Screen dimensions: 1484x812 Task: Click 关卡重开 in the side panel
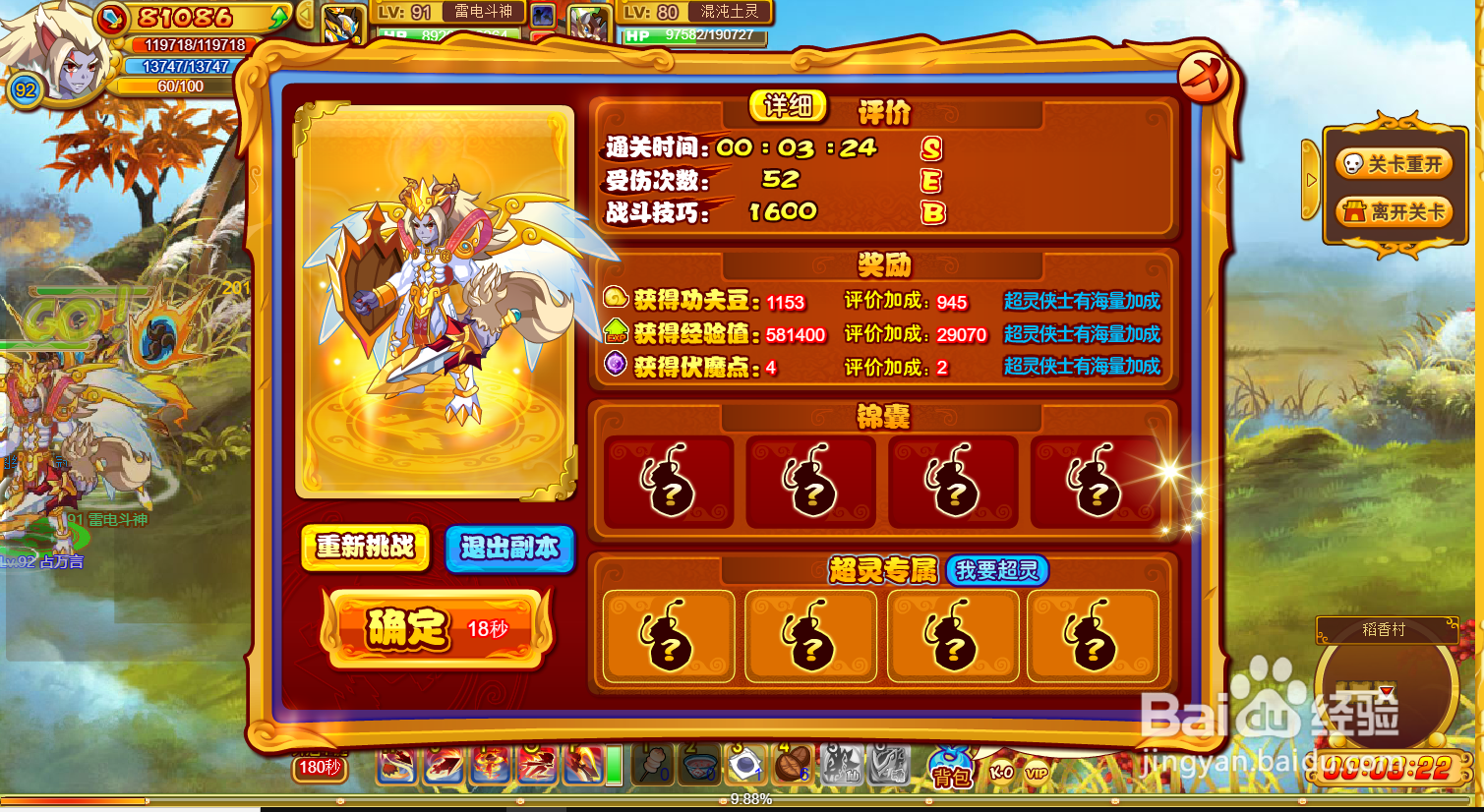tap(1394, 164)
